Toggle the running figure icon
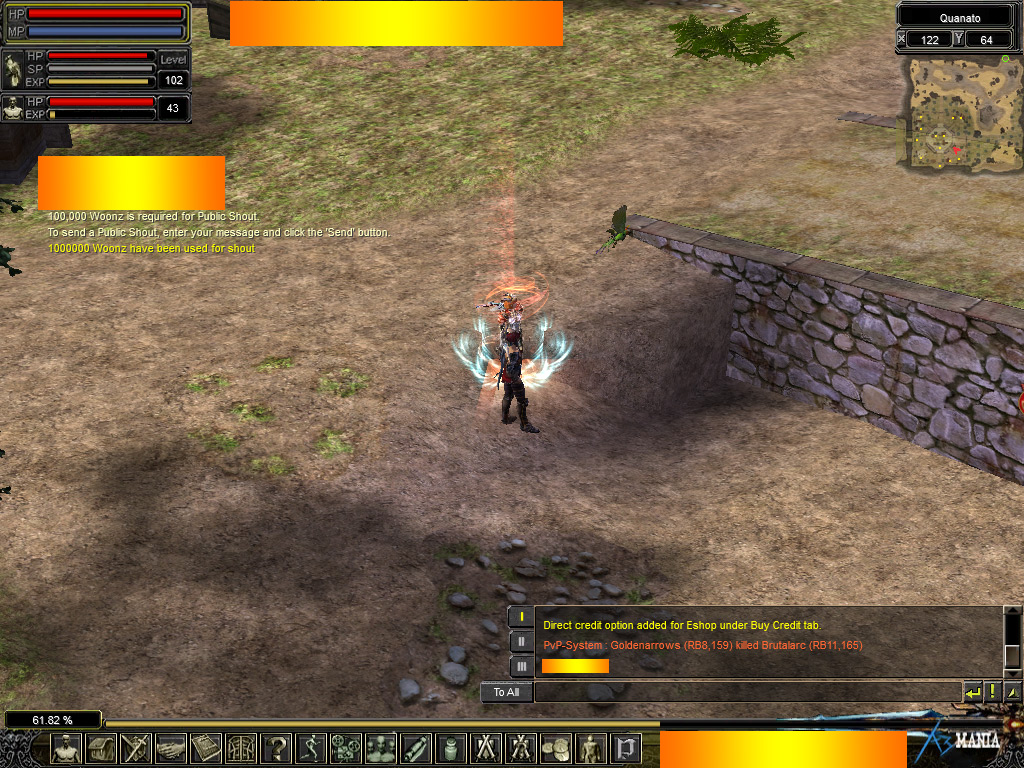The image size is (1024, 768). pyautogui.click(x=311, y=748)
